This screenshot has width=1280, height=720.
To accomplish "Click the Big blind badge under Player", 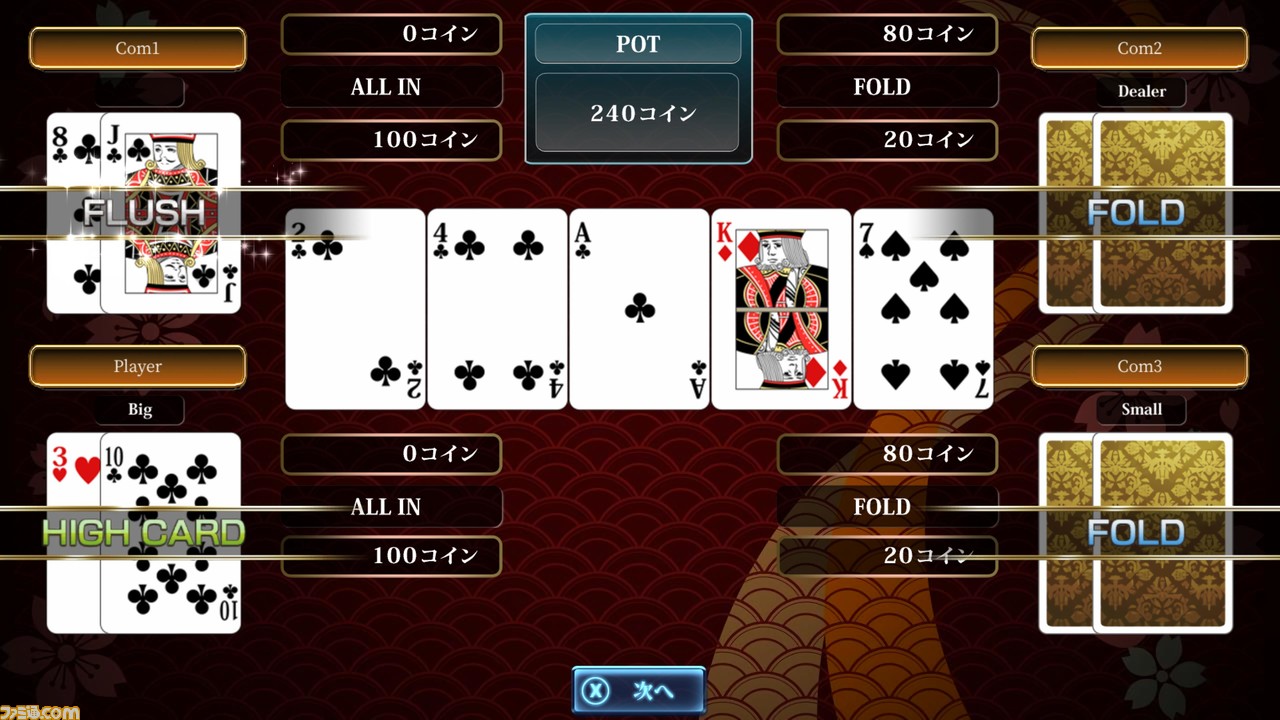I will coord(139,409).
